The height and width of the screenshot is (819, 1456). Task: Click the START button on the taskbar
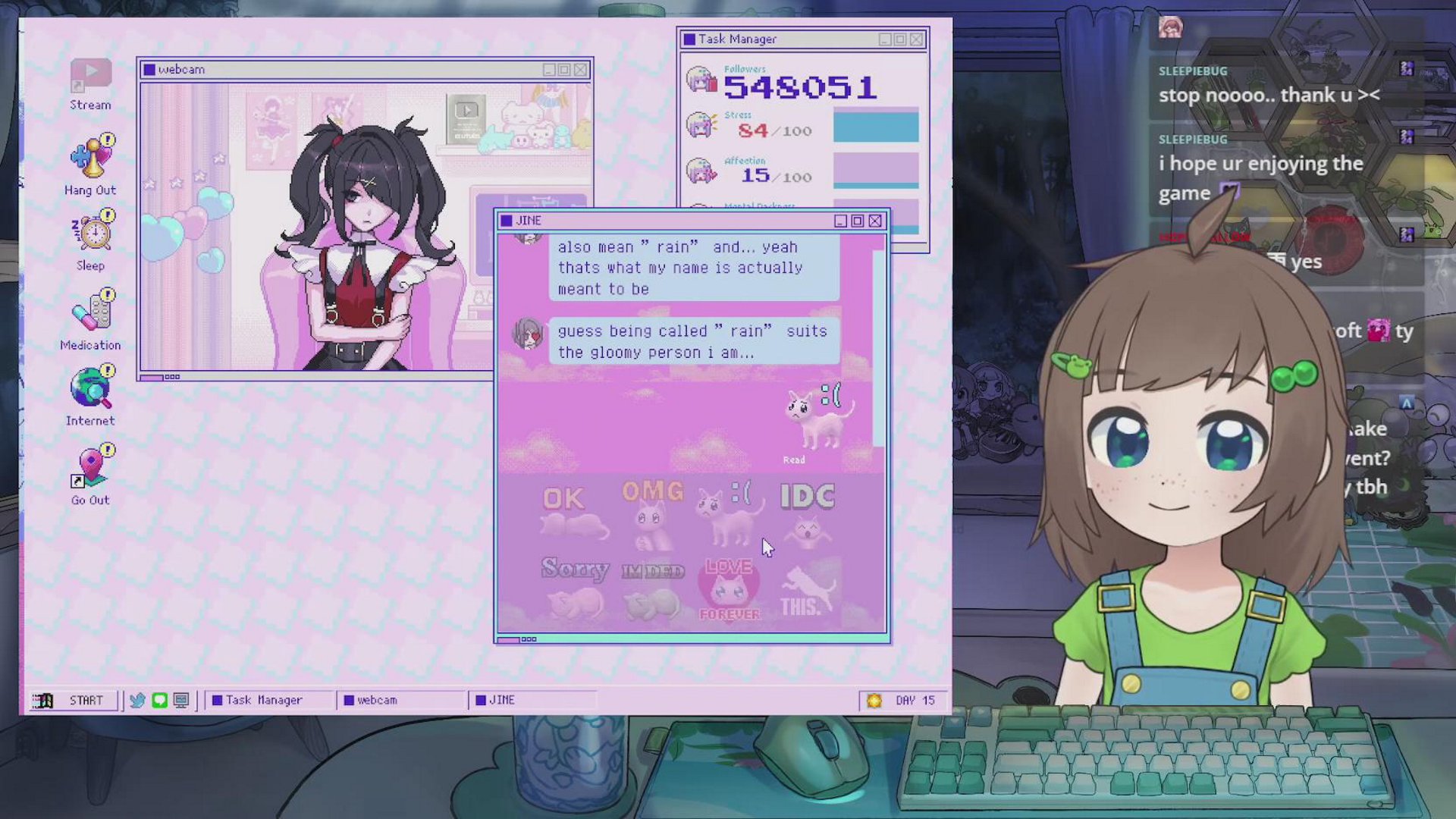74,700
